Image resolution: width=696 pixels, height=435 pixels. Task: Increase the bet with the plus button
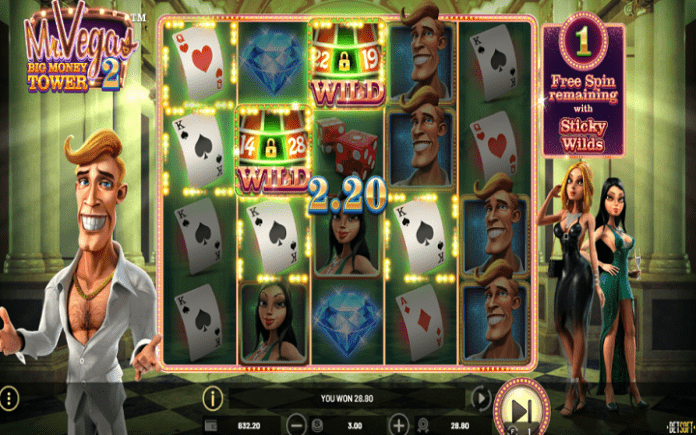pyautogui.click(x=399, y=424)
